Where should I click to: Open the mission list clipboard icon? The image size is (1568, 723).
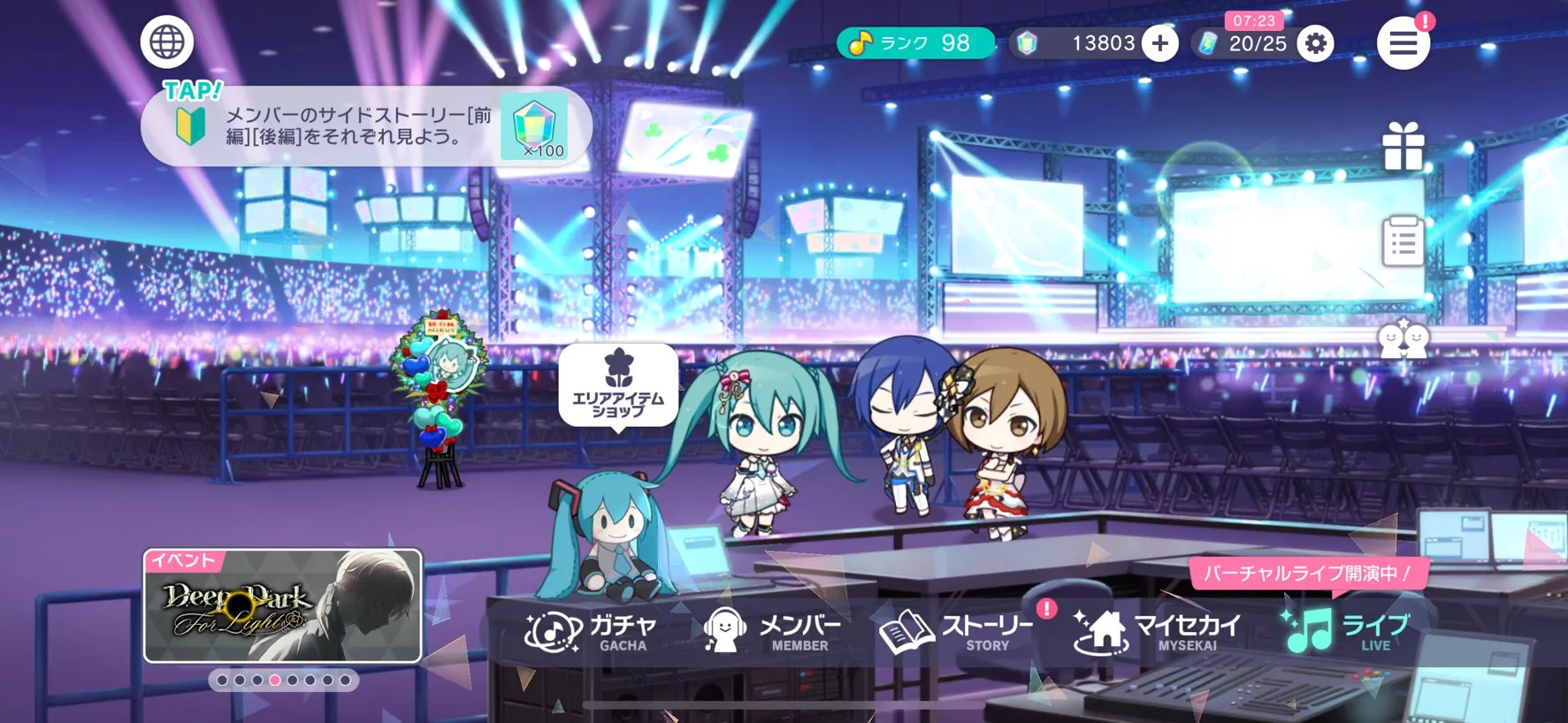click(1403, 241)
